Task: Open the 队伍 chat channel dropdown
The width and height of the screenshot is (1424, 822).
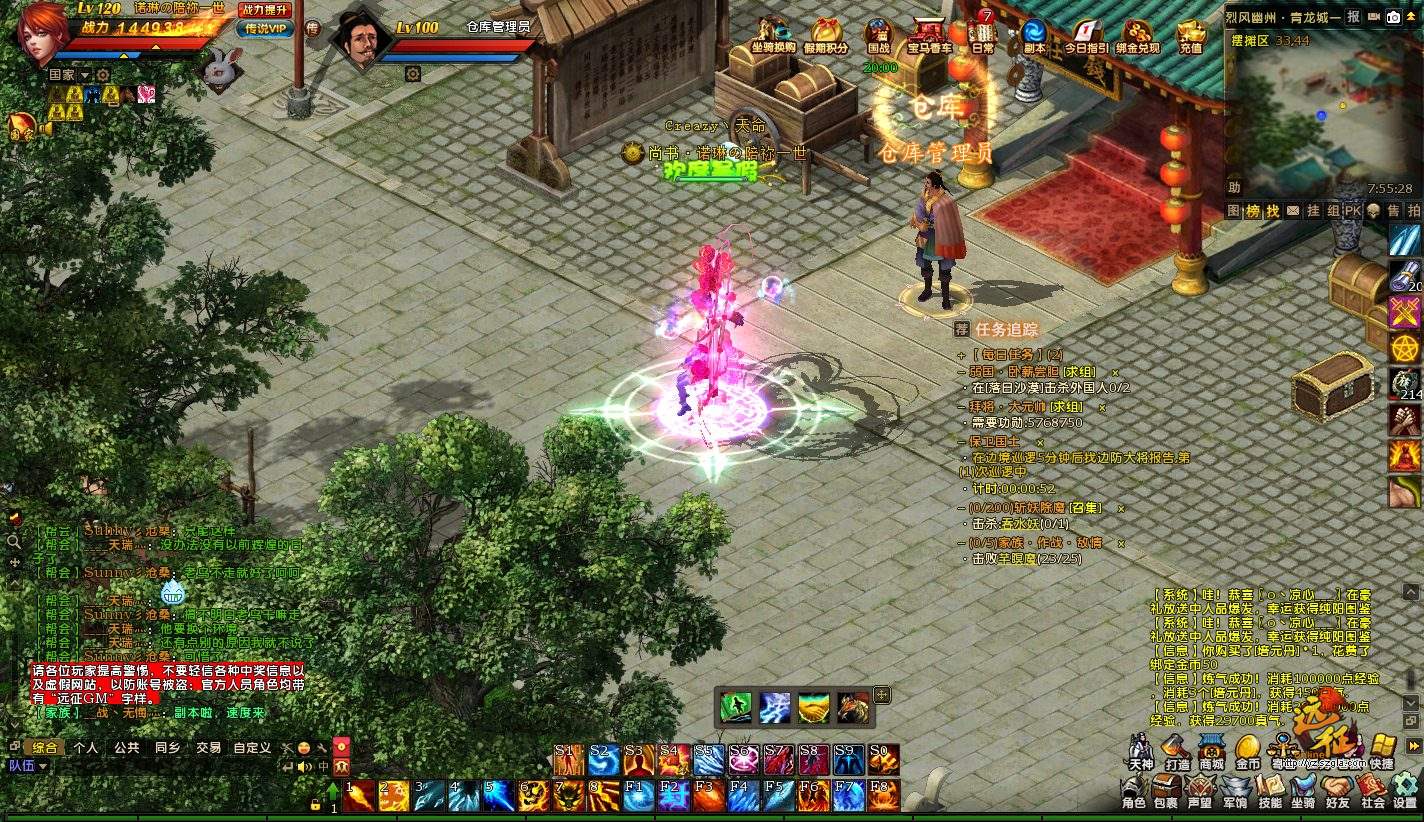Action: pos(28,766)
